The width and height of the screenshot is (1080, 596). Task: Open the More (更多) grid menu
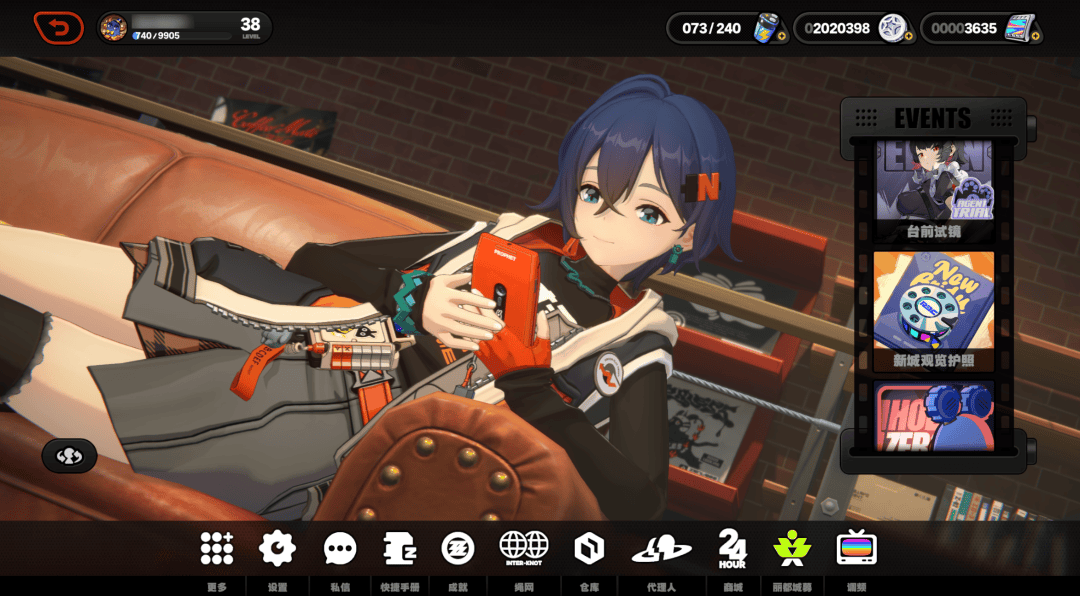(217, 548)
